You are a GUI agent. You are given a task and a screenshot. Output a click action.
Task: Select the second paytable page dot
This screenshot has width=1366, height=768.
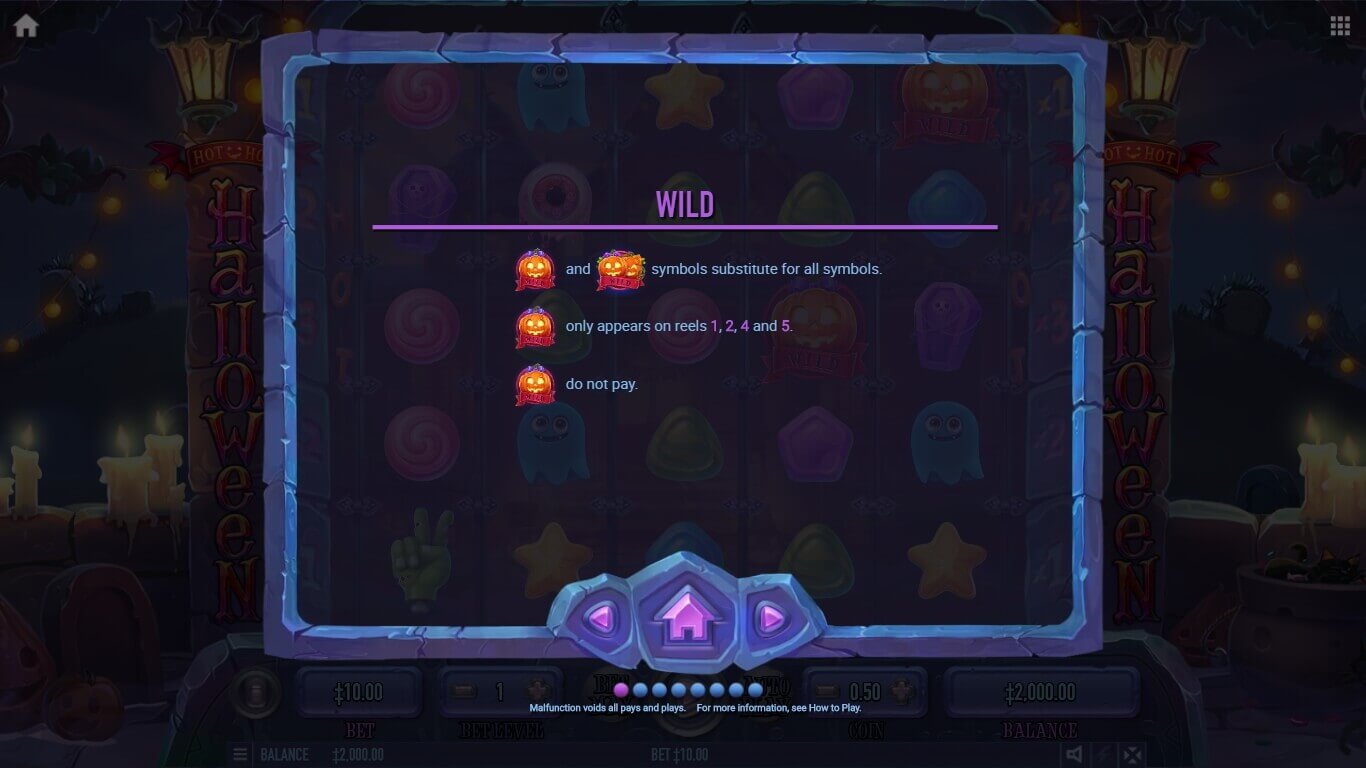tap(640, 689)
